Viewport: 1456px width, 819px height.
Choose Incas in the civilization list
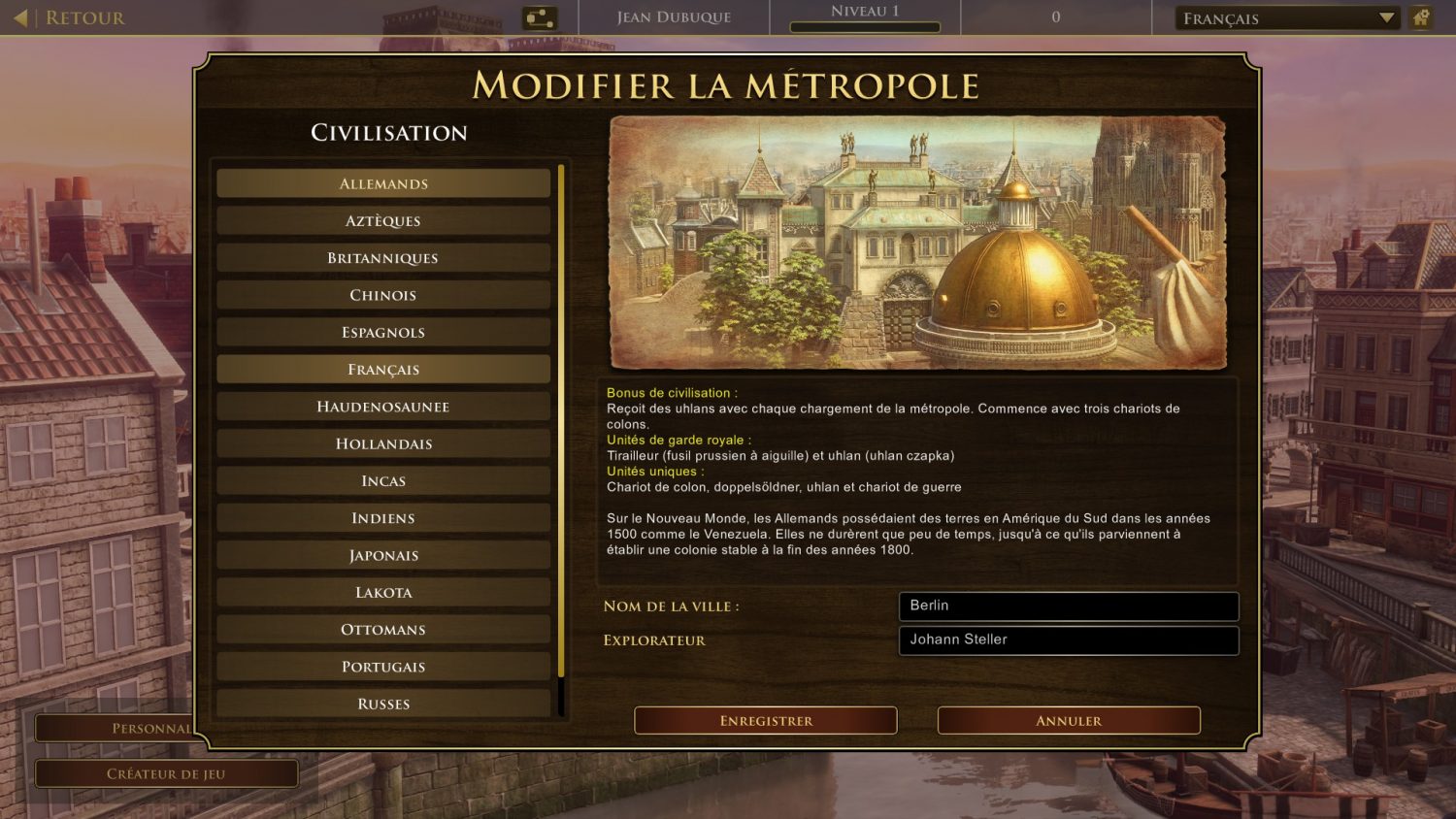pos(383,481)
